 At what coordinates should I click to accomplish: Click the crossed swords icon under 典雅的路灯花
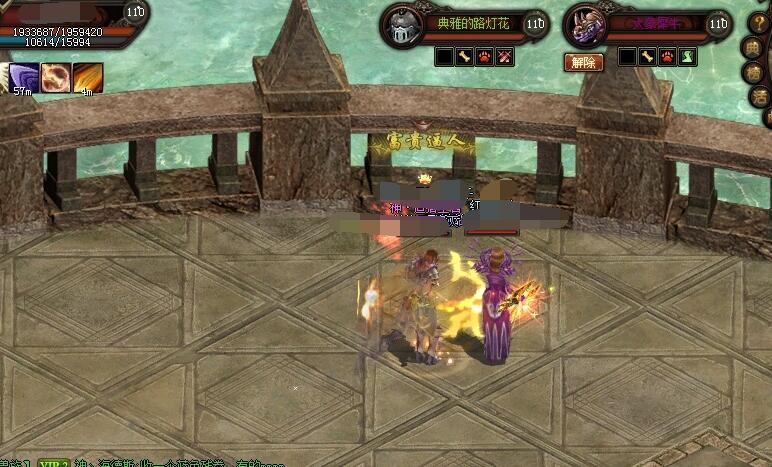(505, 58)
